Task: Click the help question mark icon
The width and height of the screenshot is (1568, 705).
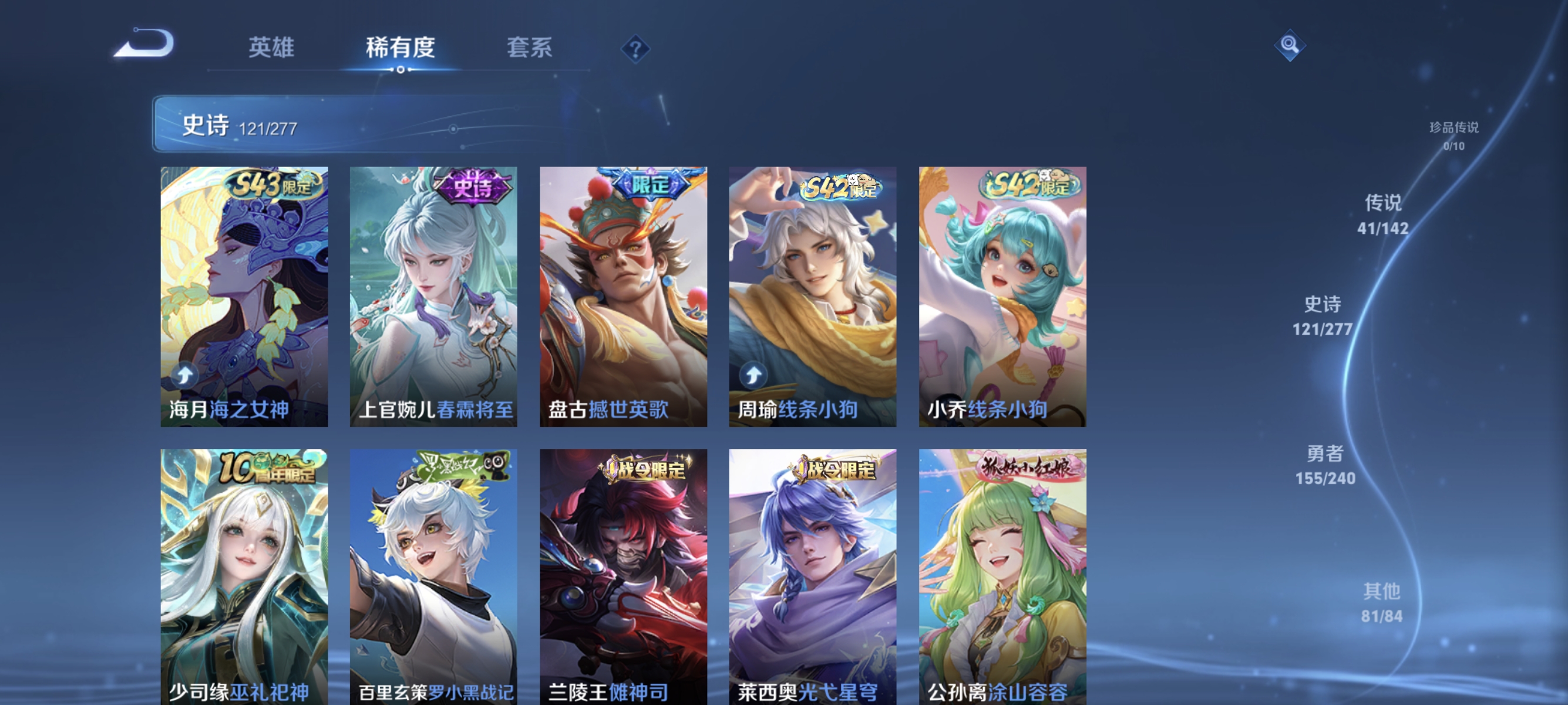Action: click(x=635, y=50)
